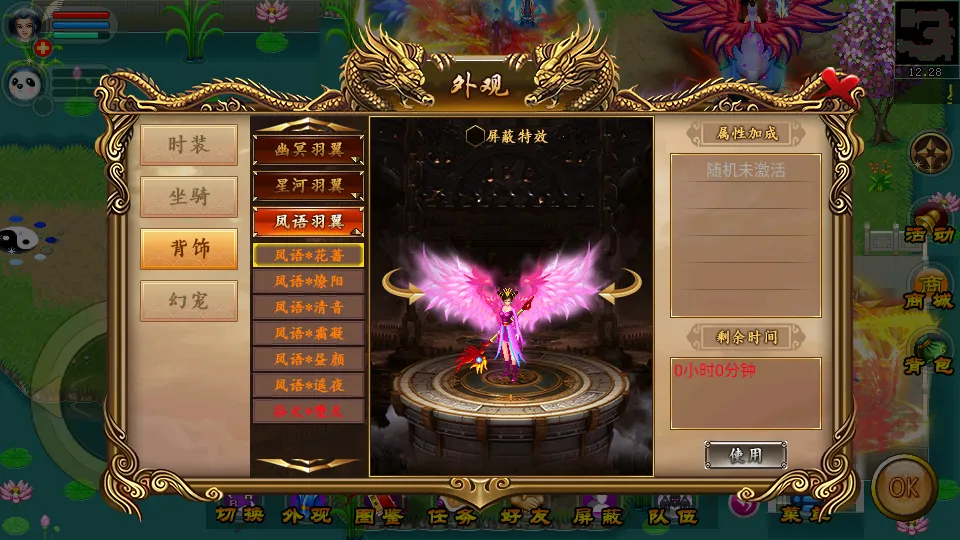Image resolution: width=960 pixels, height=540 pixels.
Task: Expand the 幽冥羽翼 wing category
Action: [308, 150]
